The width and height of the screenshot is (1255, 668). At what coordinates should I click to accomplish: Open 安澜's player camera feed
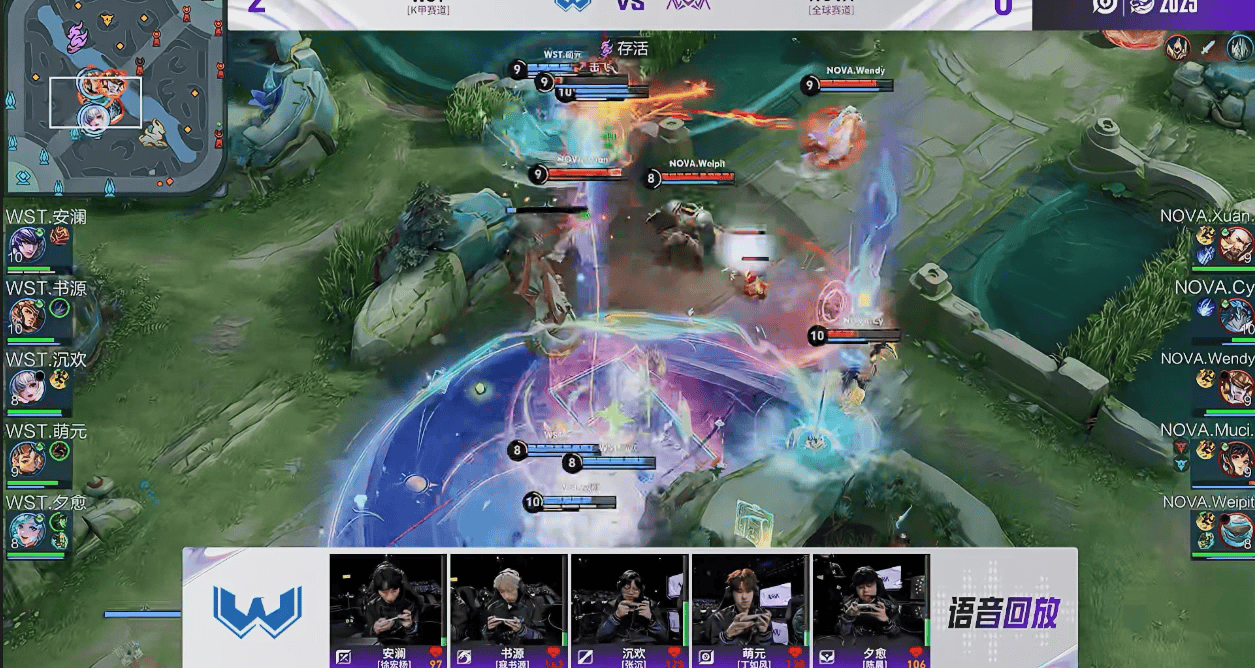[x=388, y=600]
